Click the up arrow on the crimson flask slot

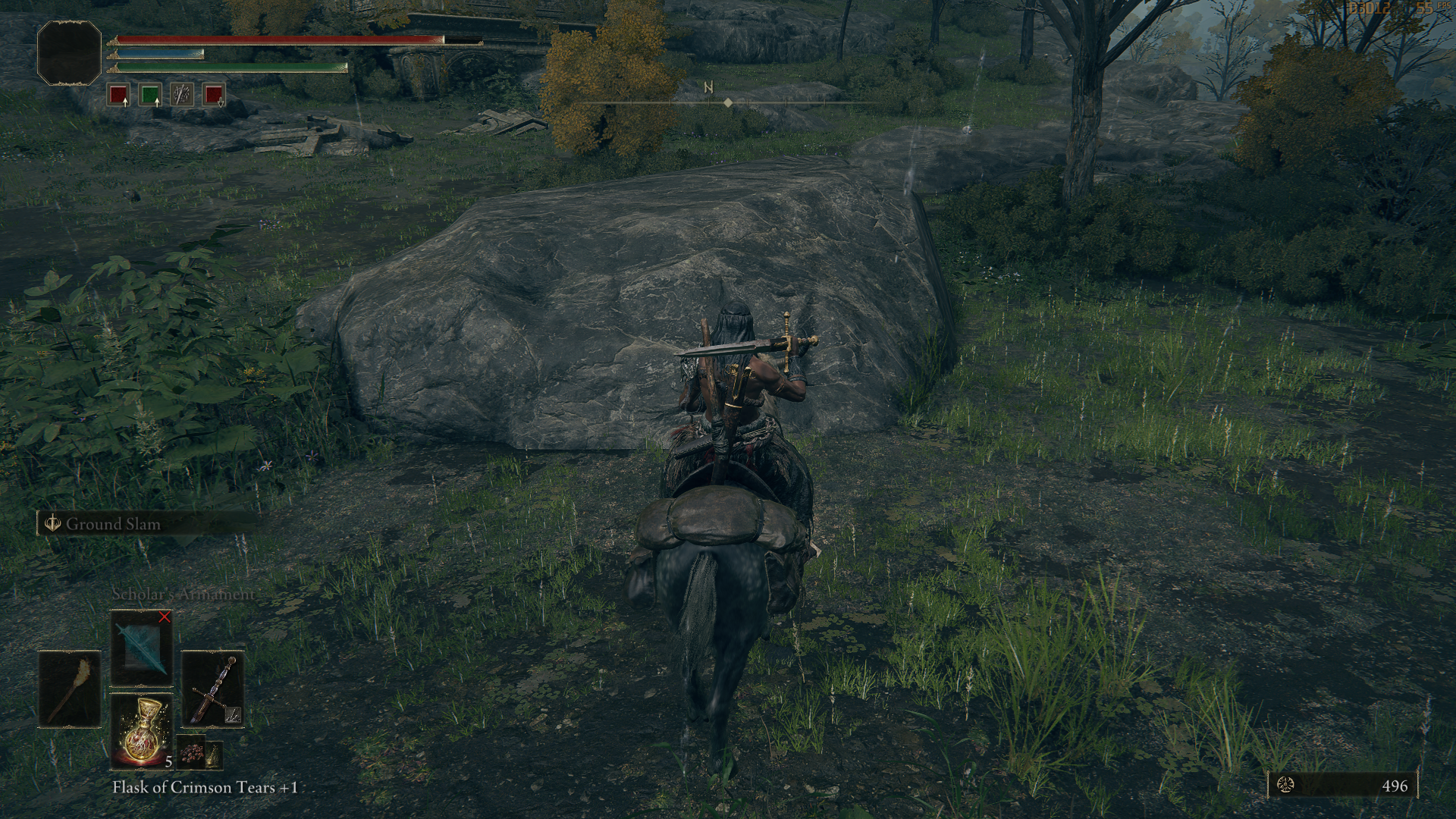(126, 104)
